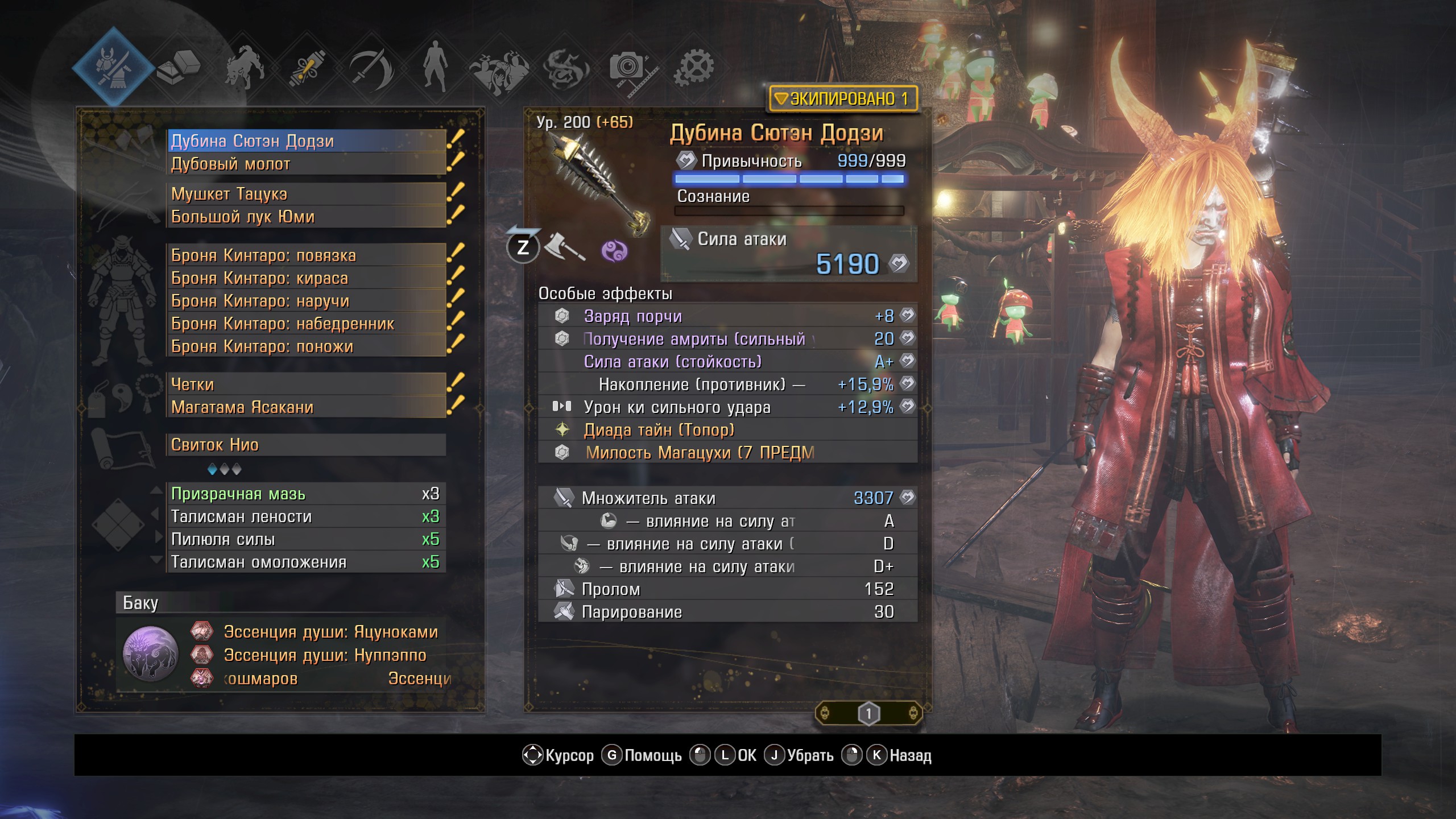Choose Броня Кинтаро: кираса chest armor
This screenshot has width=1456, height=819.
click(307, 278)
